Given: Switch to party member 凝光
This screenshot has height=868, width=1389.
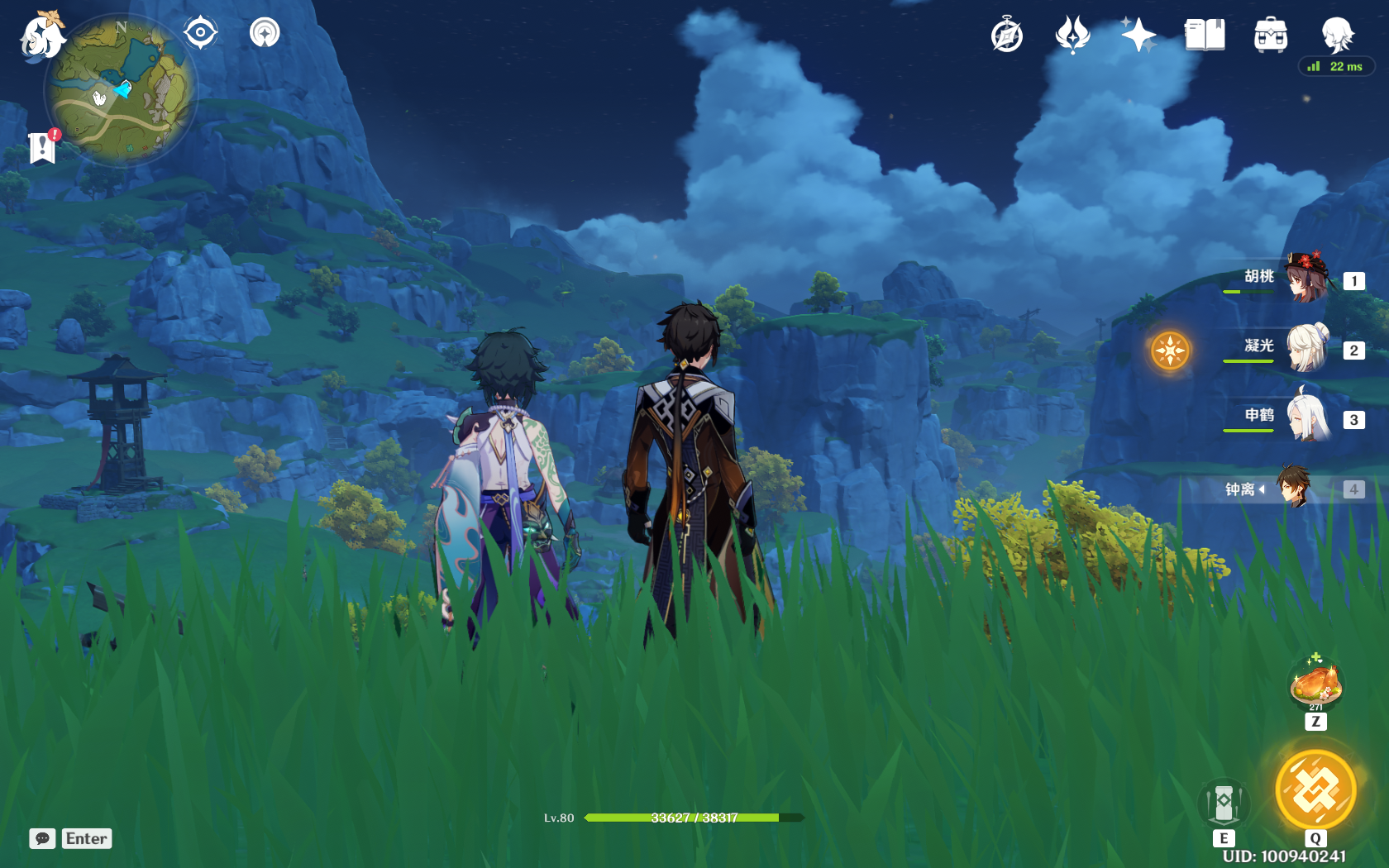Looking at the screenshot, I should point(1306,348).
